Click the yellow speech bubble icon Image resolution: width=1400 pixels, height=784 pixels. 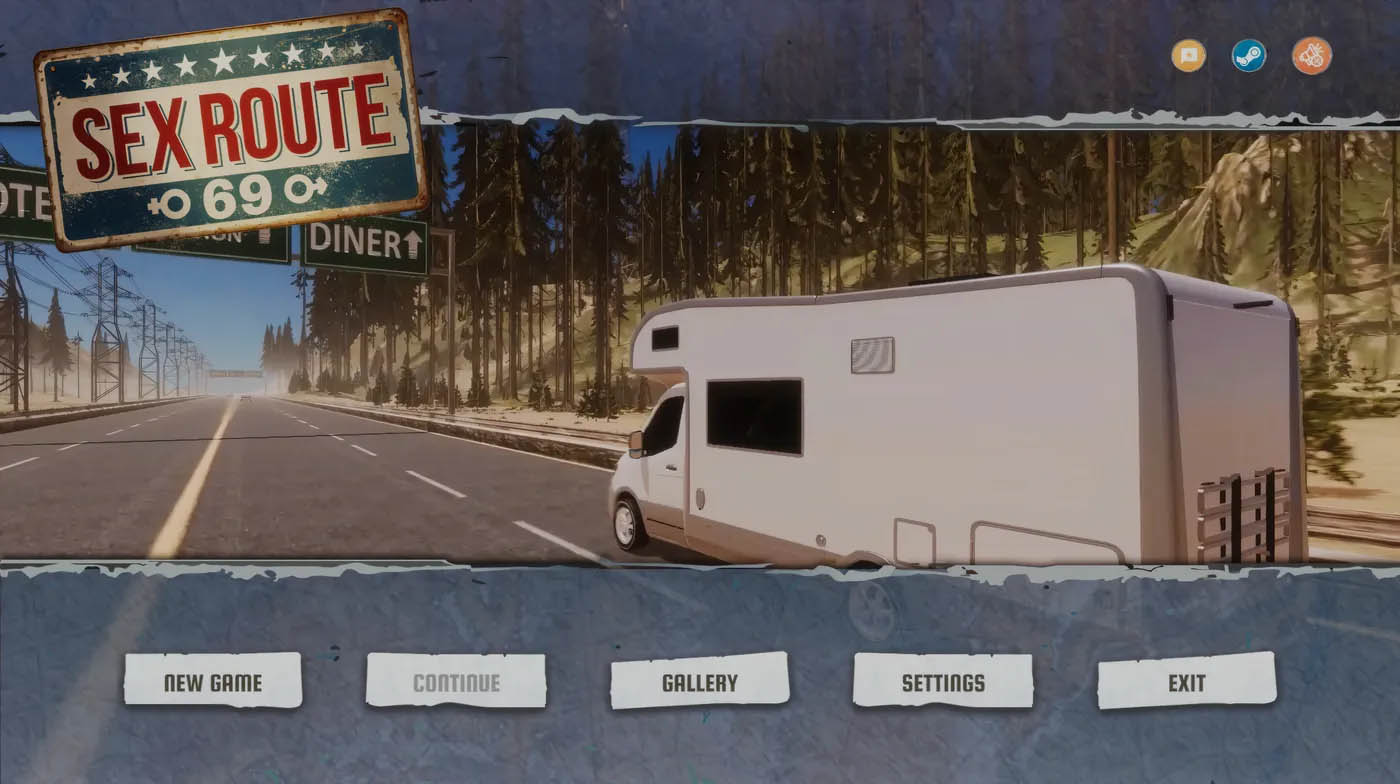(1188, 55)
